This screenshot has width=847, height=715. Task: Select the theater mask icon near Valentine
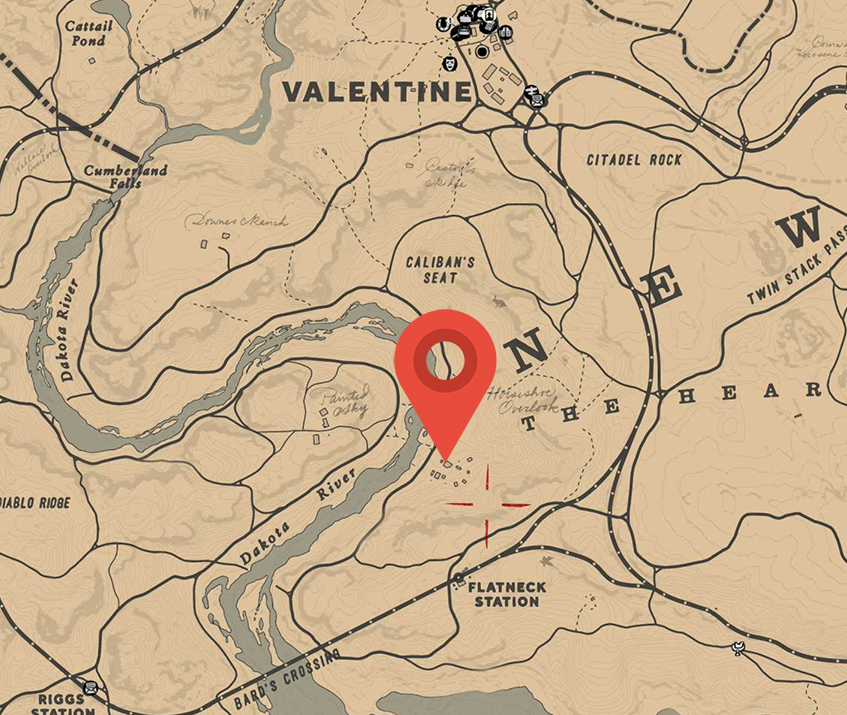pos(450,63)
